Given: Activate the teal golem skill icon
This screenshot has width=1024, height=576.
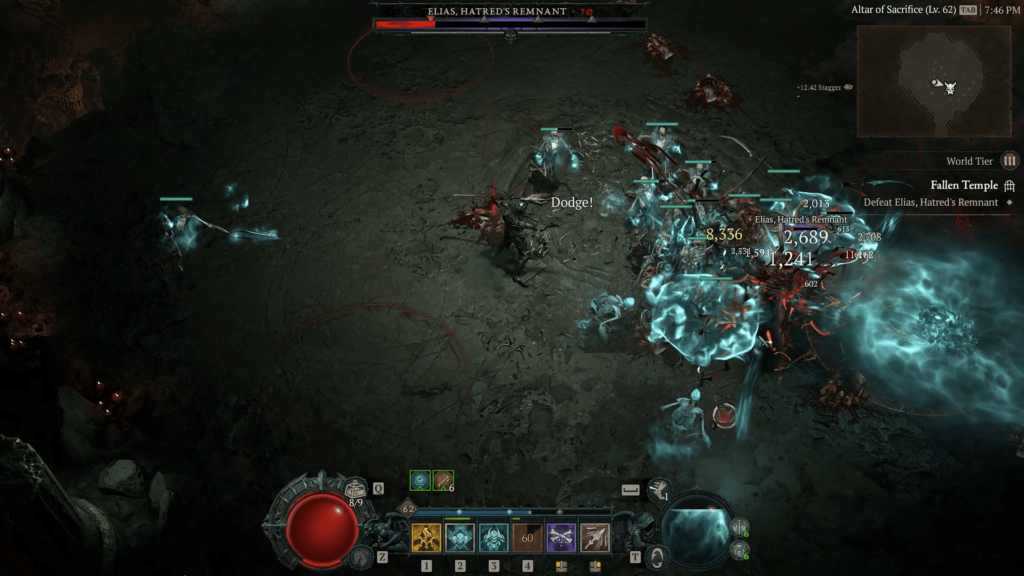Looking at the screenshot, I should click(494, 538).
